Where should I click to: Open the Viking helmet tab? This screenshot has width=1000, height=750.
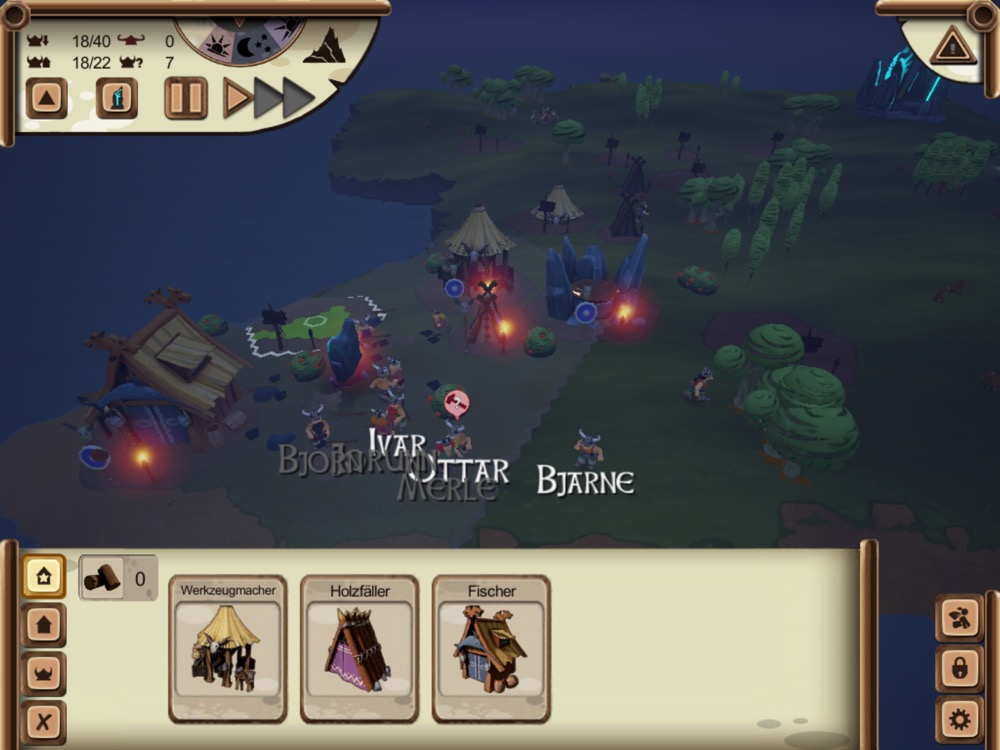[44, 673]
